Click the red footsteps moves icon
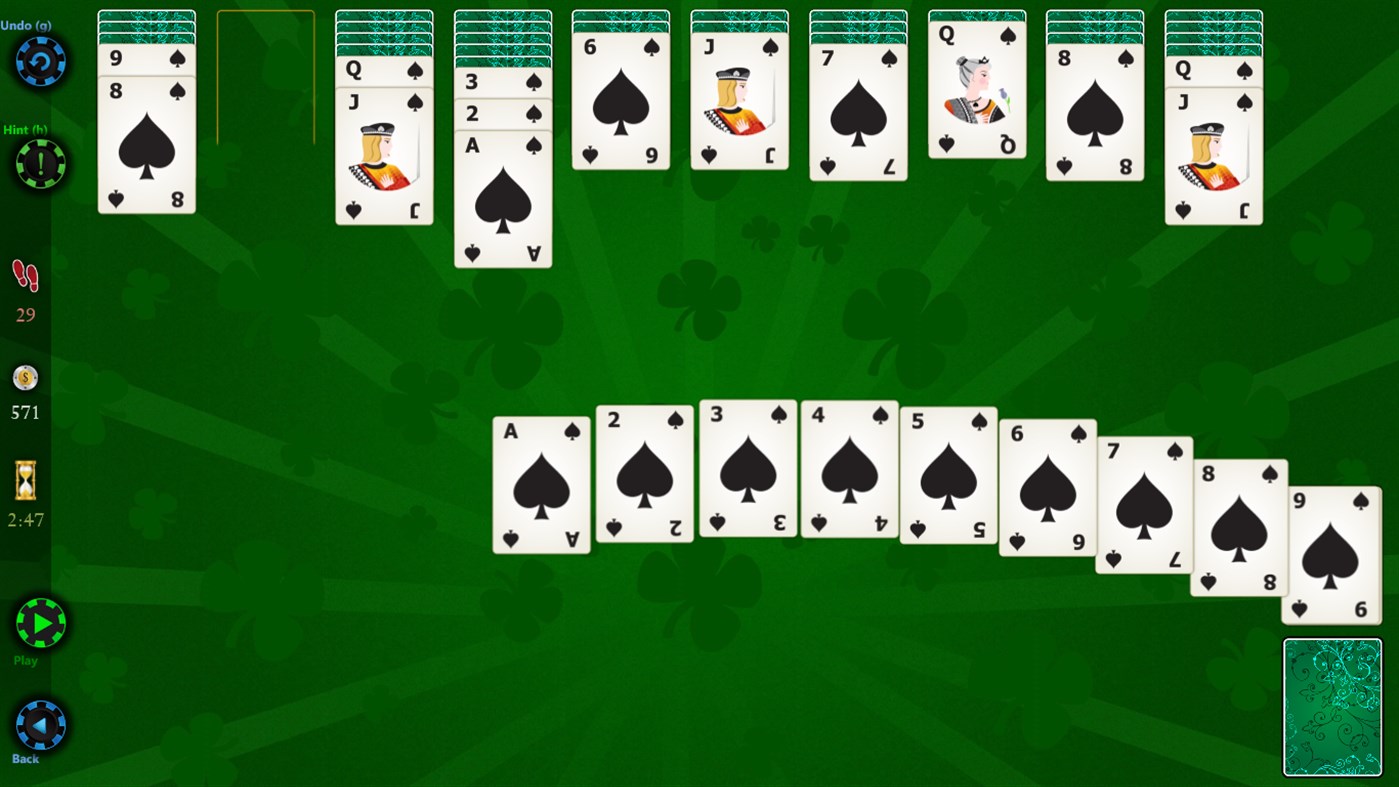Image resolution: width=1399 pixels, height=787 pixels. click(x=24, y=277)
